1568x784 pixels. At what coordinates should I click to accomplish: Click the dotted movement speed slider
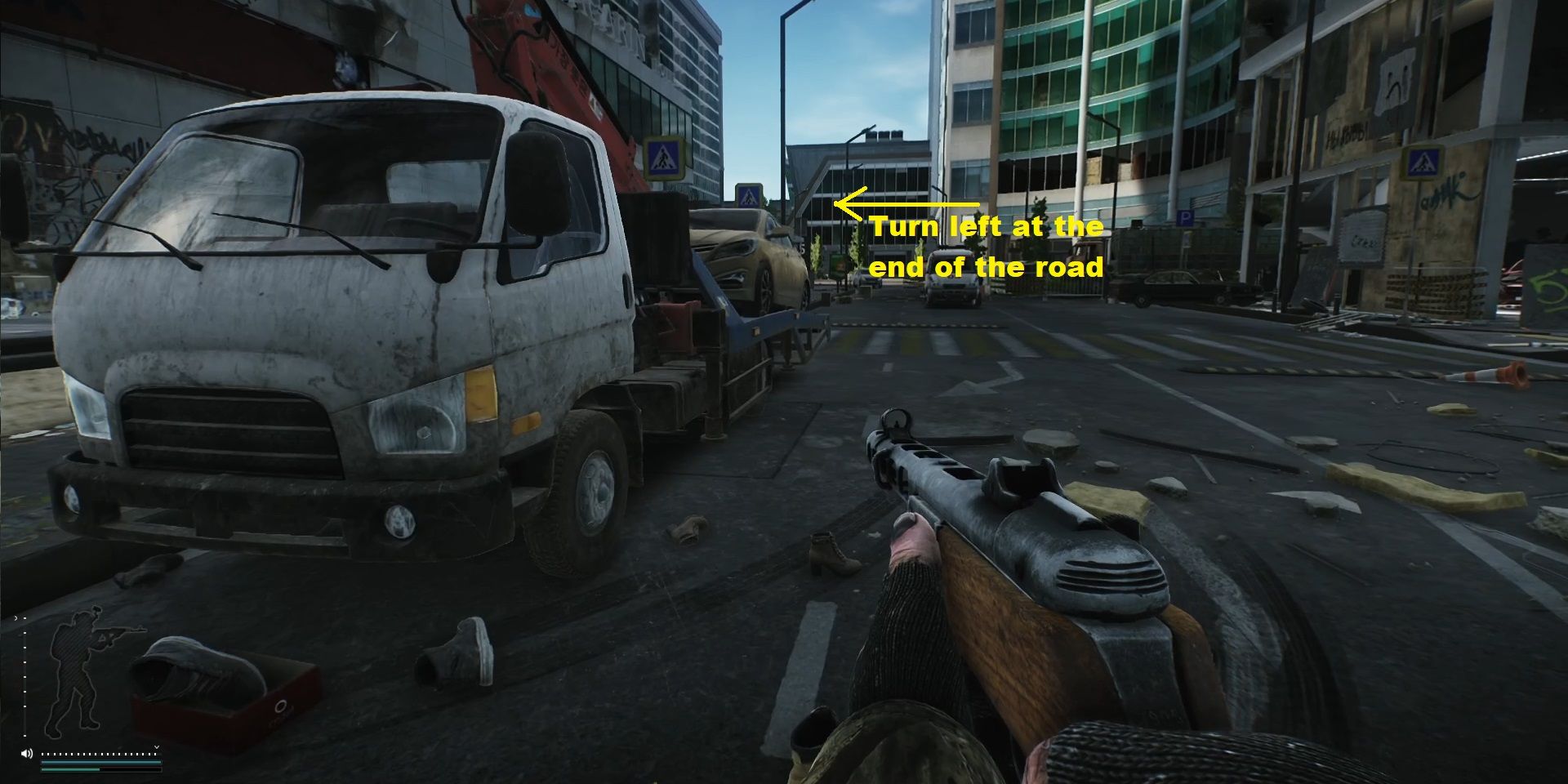click(99, 754)
